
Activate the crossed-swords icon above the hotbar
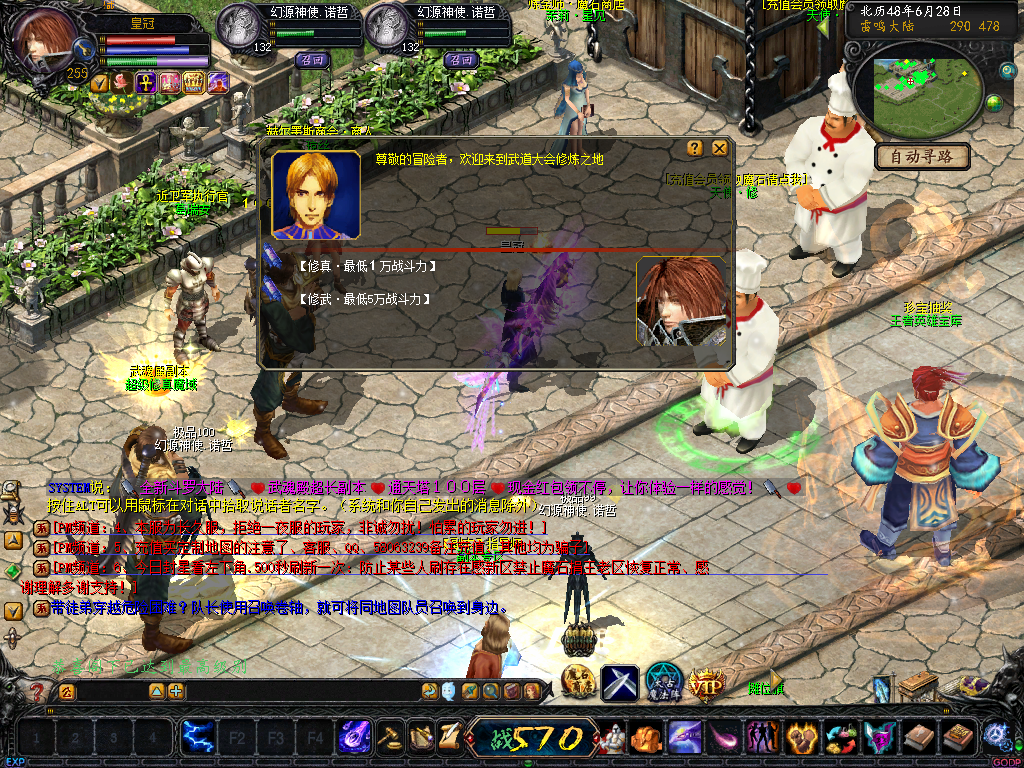tap(619, 683)
